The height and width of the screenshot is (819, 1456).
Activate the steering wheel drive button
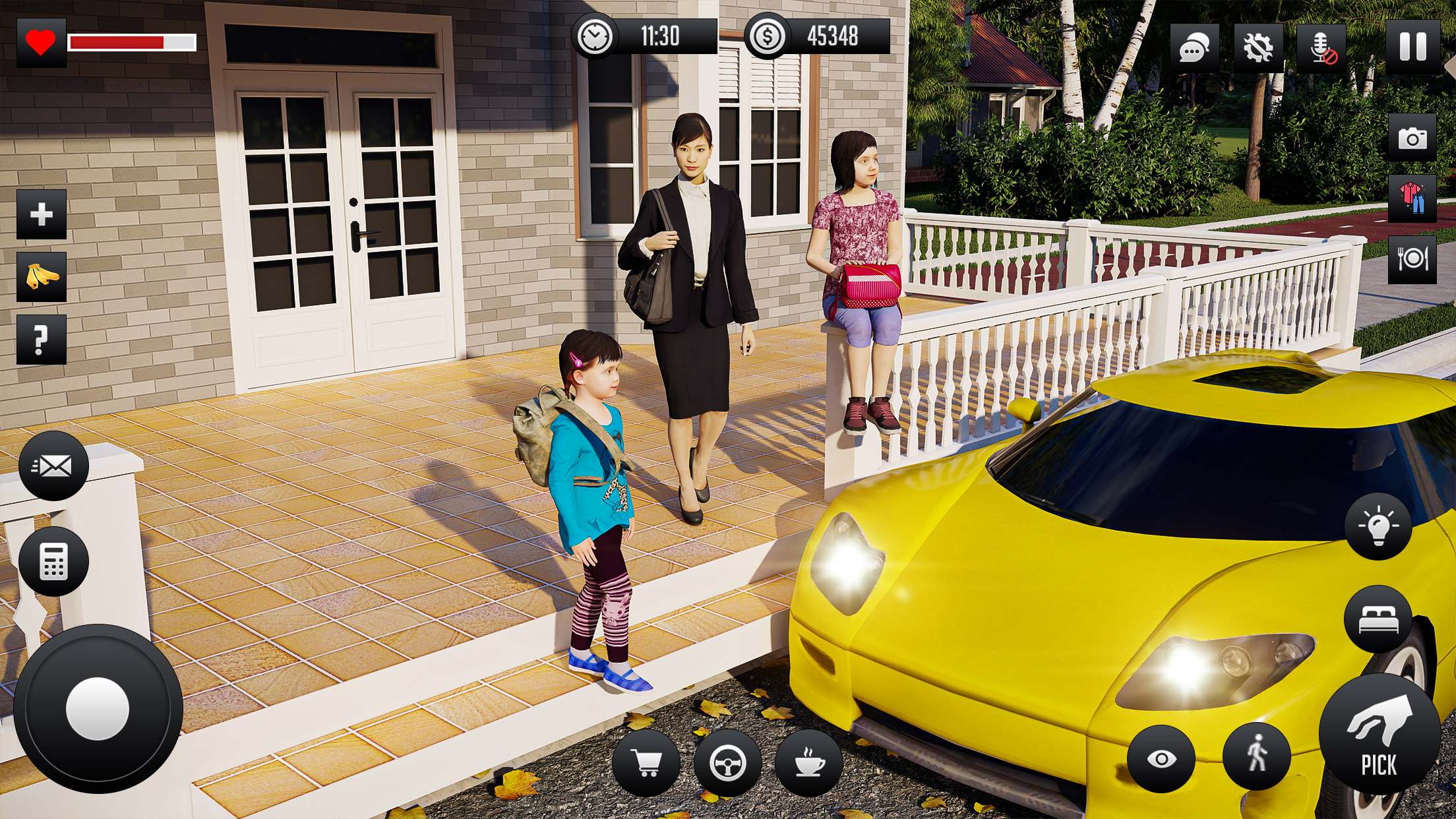[x=728, y=763]
